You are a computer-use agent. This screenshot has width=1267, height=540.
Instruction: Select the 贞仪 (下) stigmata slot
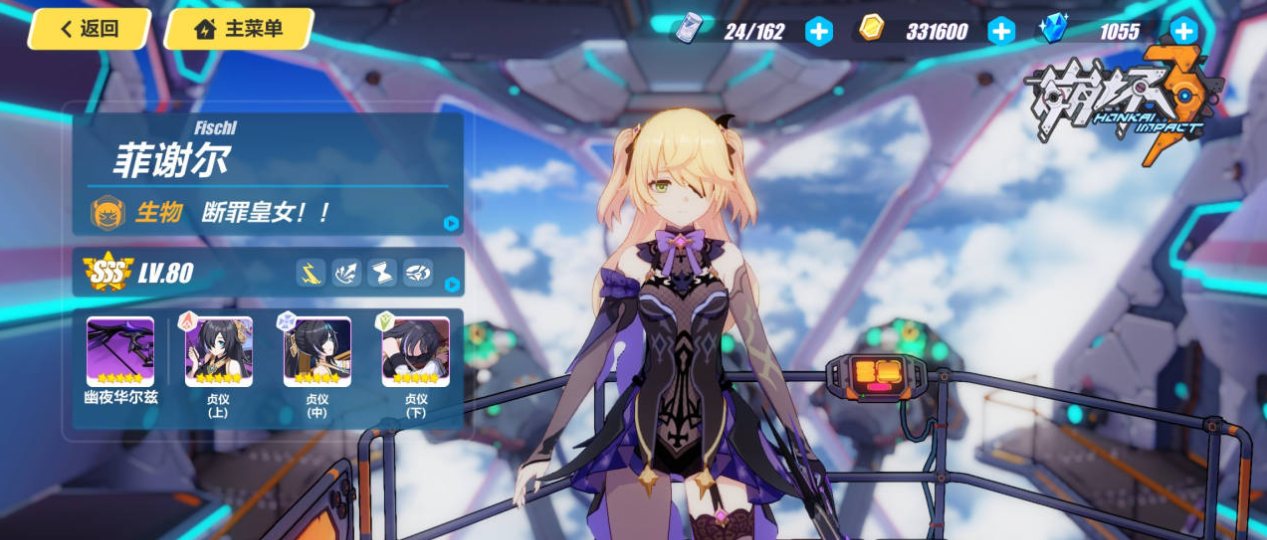pyautogui.click(x=415, y=352)
